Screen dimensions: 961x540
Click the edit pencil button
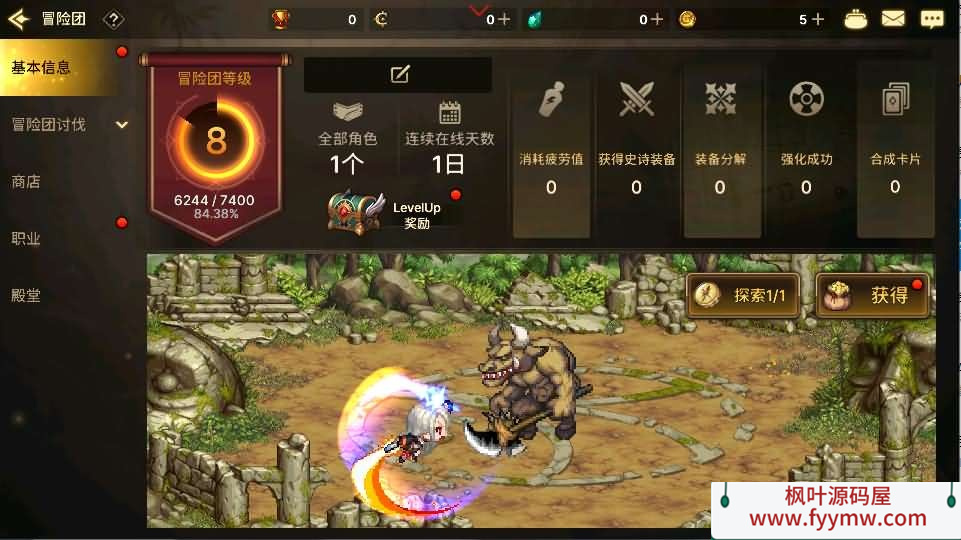click(398, 74)
